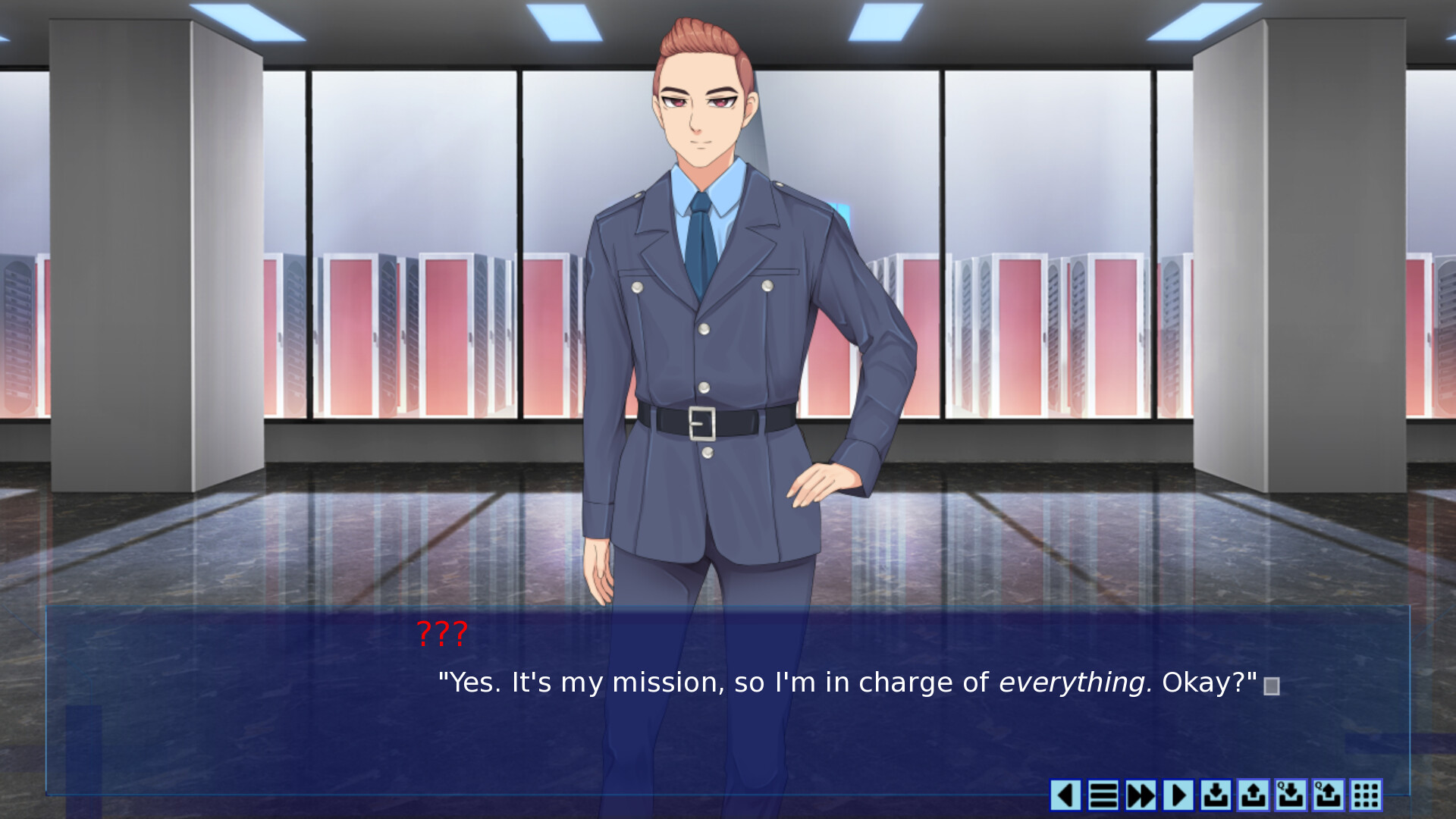This screenshot has height=819, width=1456.
Task: Perform a quick save using the Q-save icon
Action: point(1291,795)
